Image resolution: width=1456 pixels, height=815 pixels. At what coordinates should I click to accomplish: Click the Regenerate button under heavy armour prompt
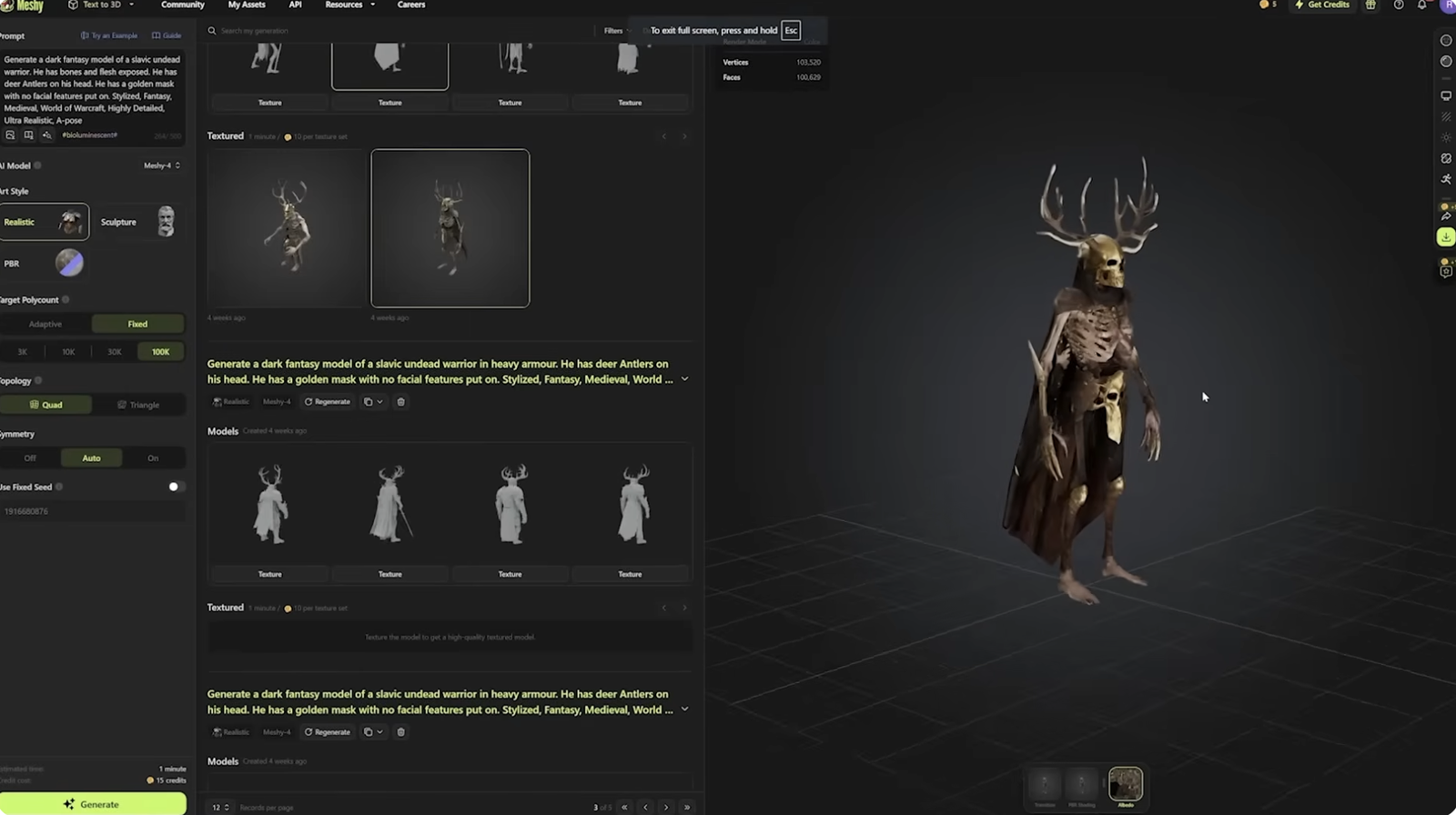[328, 402]
